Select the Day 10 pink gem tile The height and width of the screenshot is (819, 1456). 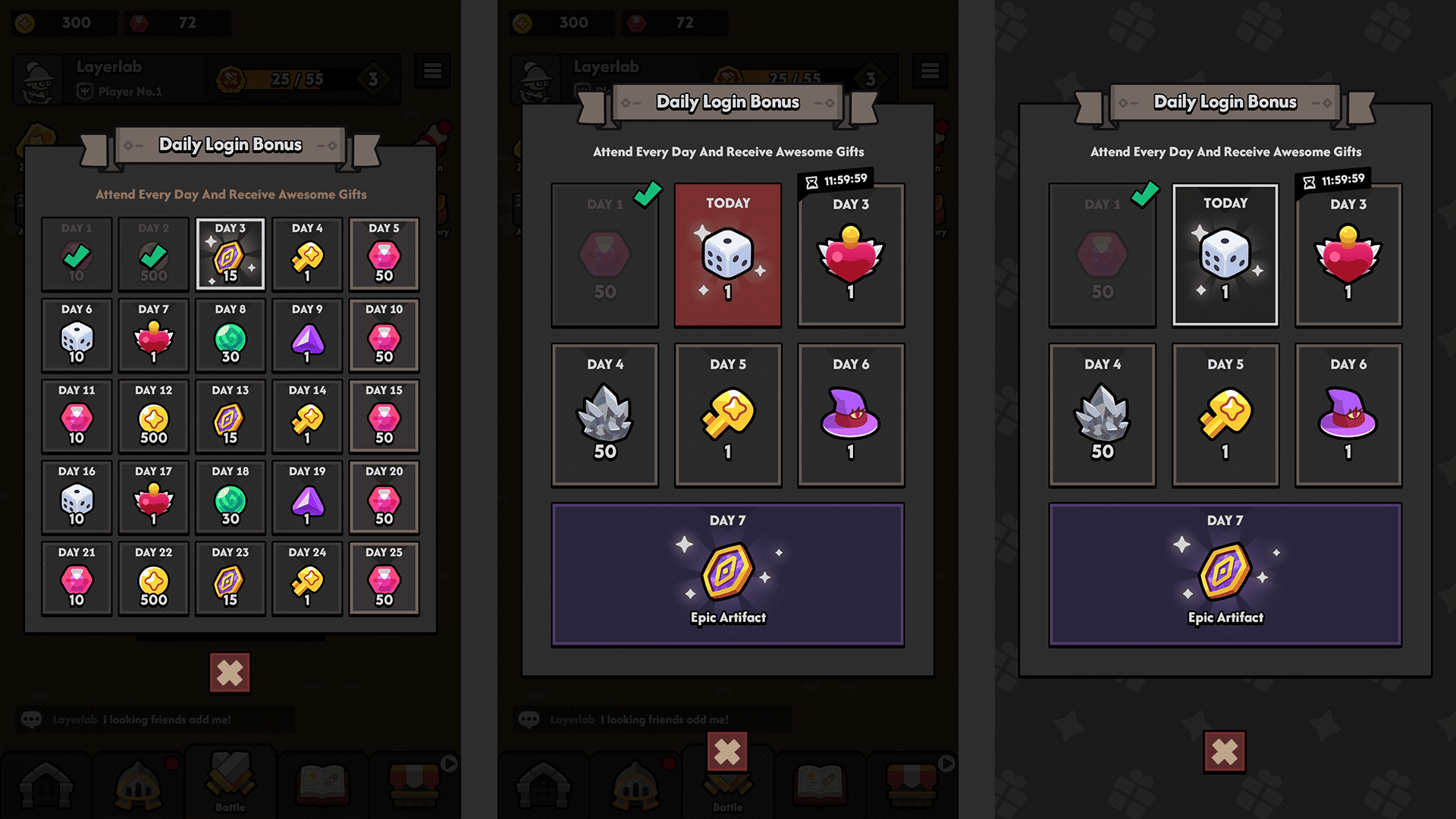(x=384, y=335)
